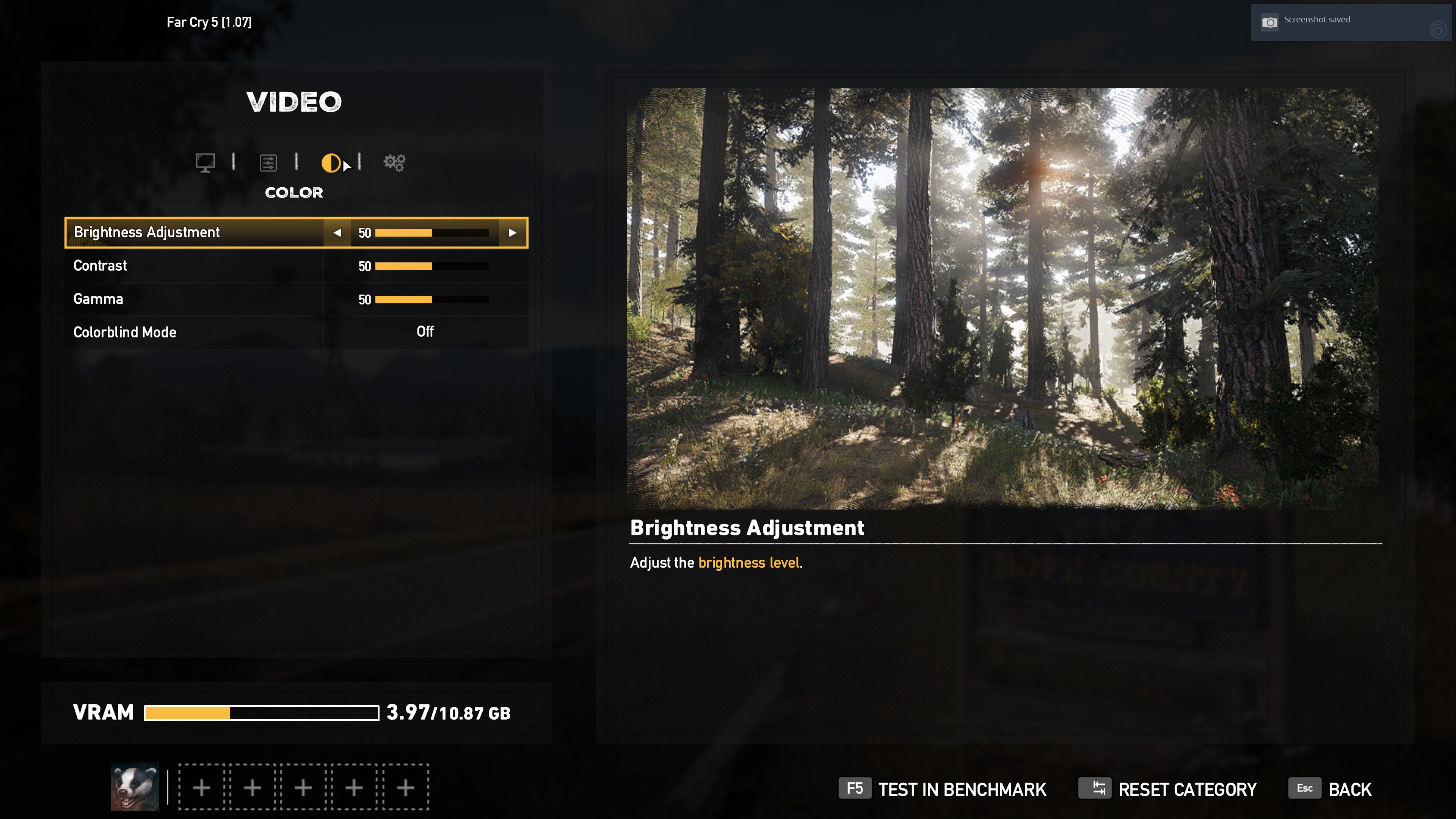This screenshot has height=819, width=1456.
Task: Select the Contrast setting row
Action: tap(192, 266)
